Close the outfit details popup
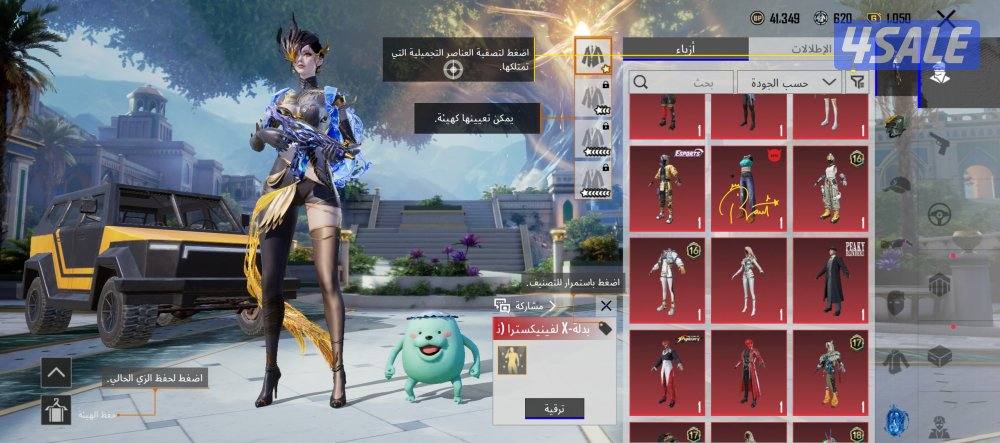The image size is (1000, 443). point(605,306)
